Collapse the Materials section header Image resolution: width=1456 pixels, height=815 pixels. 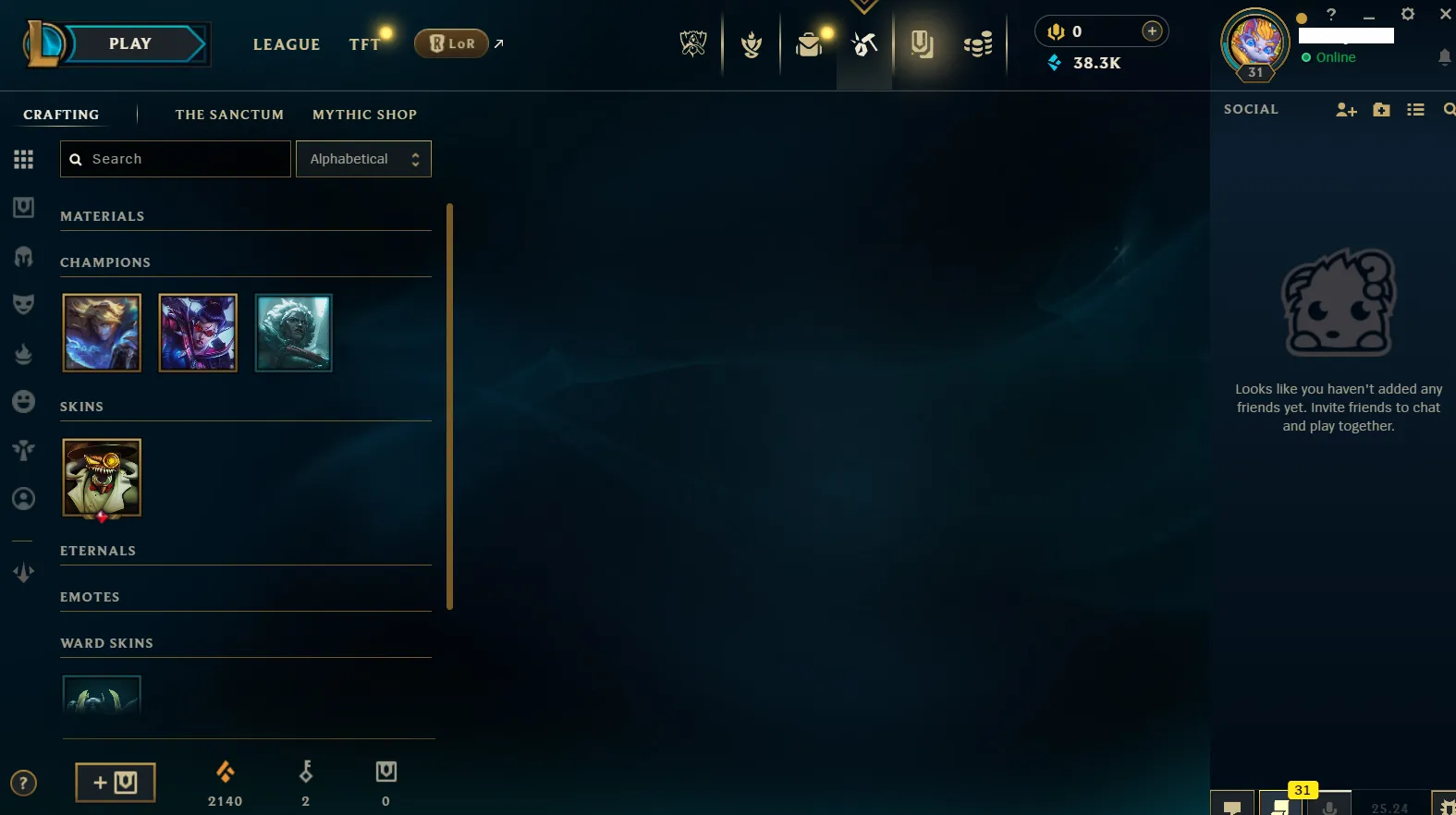(x=102, y=215)
